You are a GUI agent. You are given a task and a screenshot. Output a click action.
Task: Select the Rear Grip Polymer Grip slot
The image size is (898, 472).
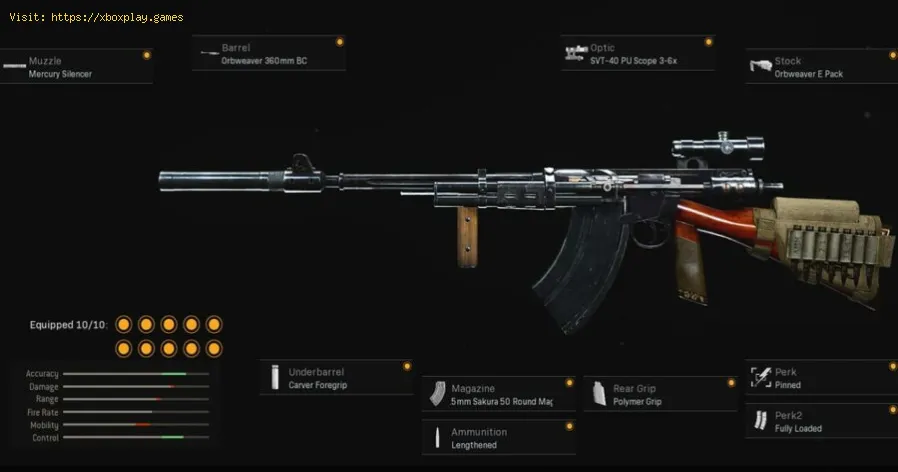660,394
